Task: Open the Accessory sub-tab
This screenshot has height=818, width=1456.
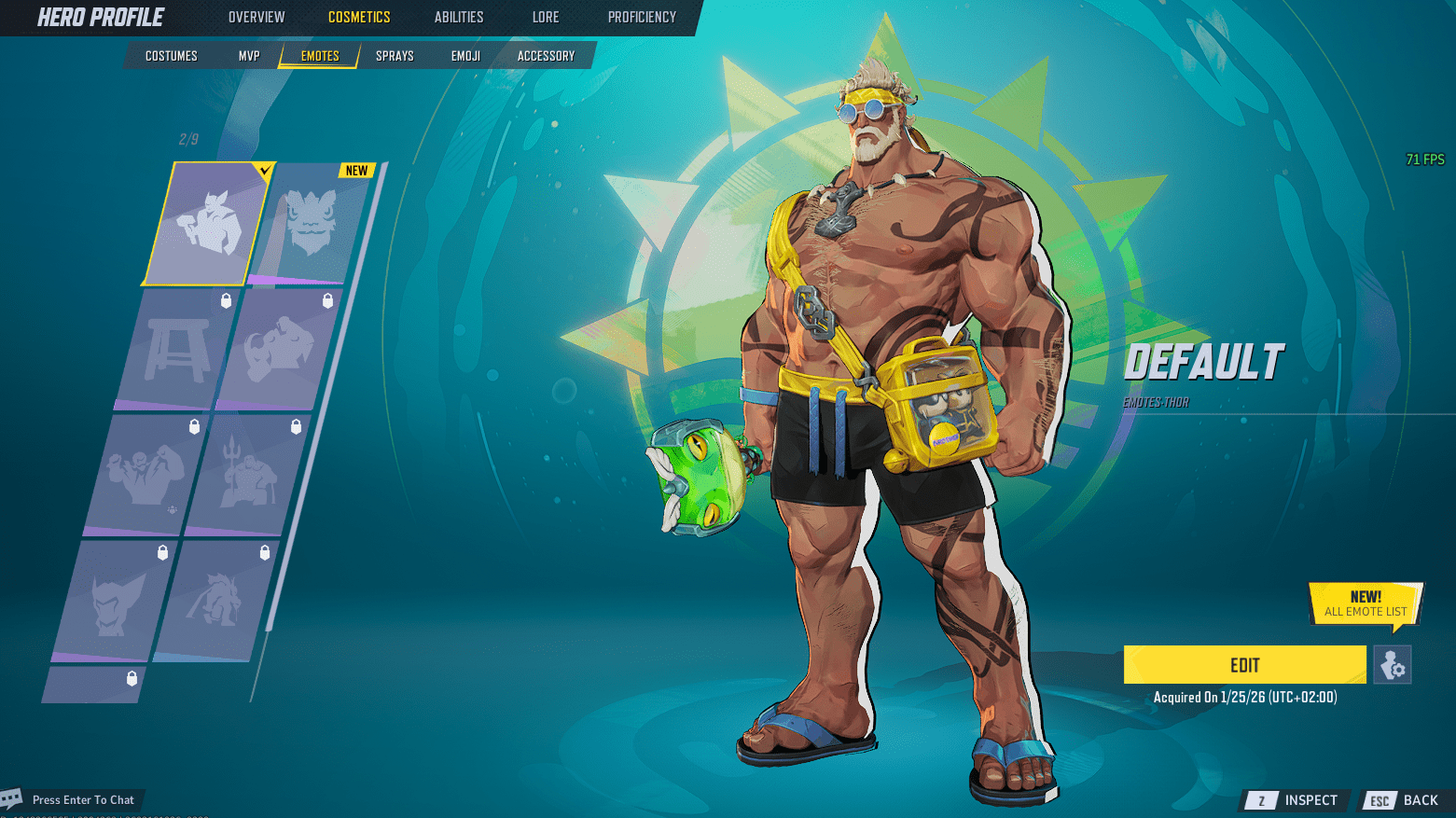Action: click(546, 56)
